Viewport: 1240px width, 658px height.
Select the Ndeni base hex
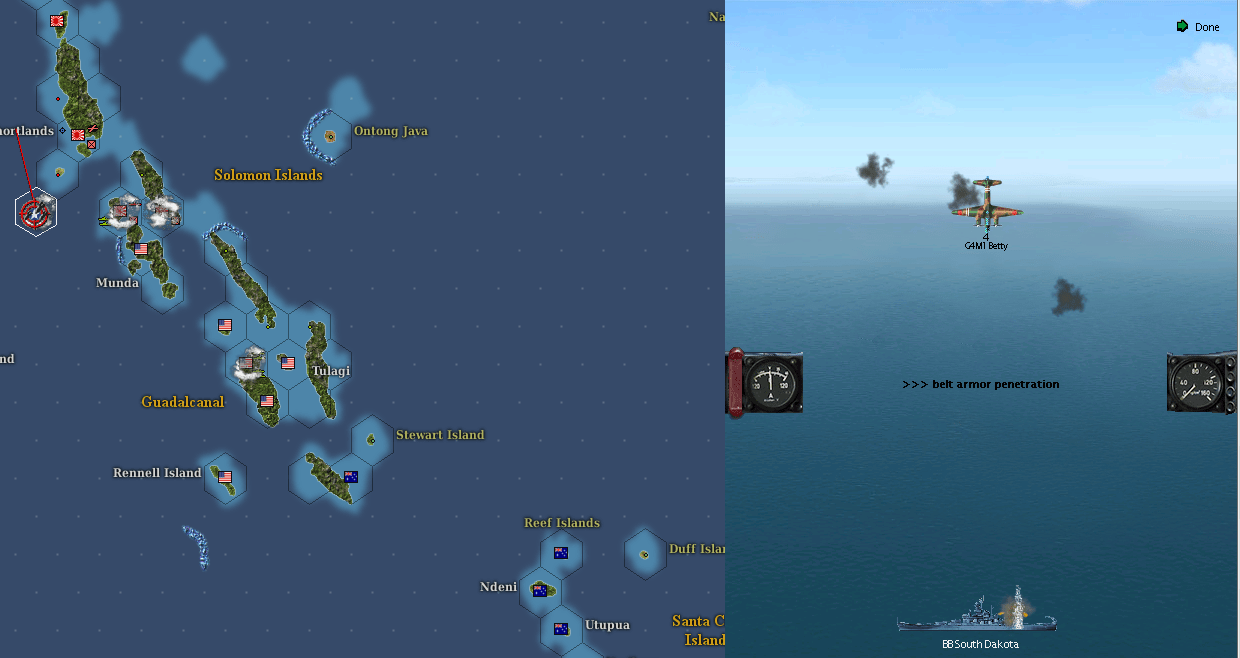tap(541, 590)
